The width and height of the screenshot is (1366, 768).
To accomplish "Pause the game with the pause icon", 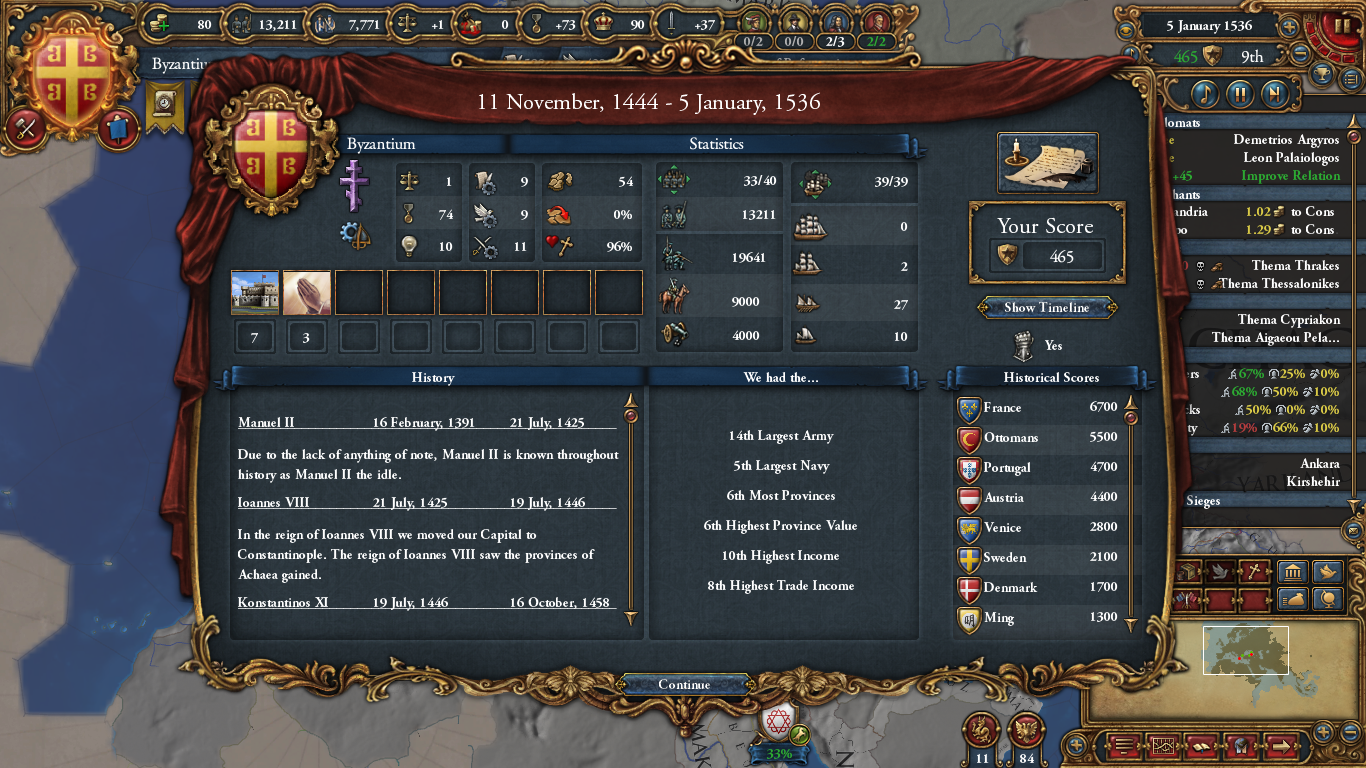I will (1240, 94).
